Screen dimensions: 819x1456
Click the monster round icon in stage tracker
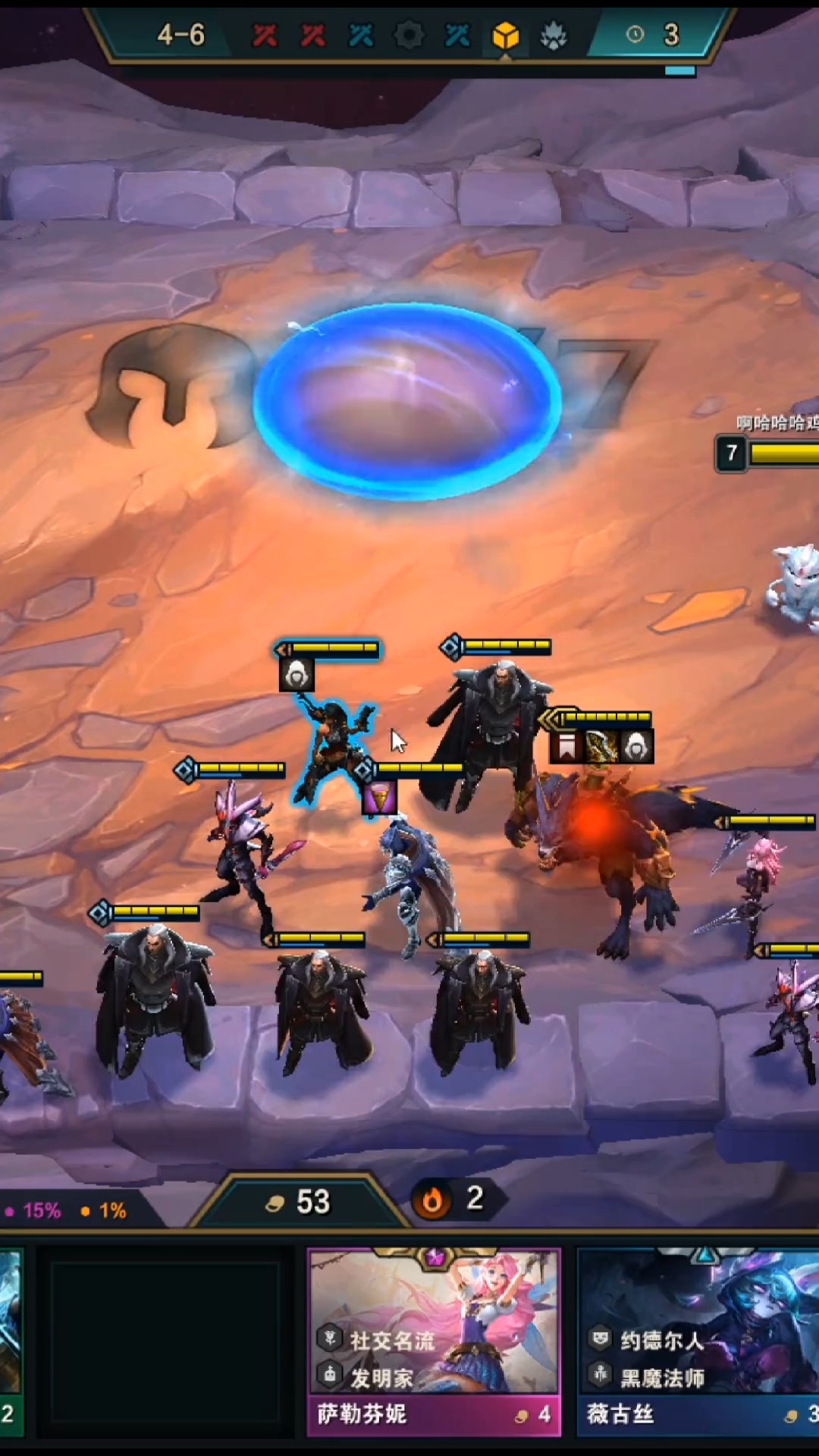click(x=554, y=35)
